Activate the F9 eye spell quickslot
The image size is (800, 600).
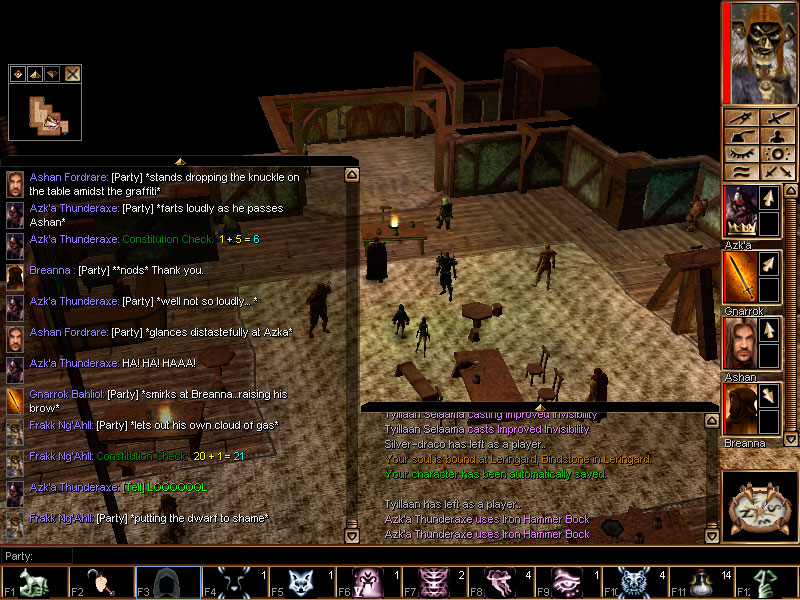[565, 583]
